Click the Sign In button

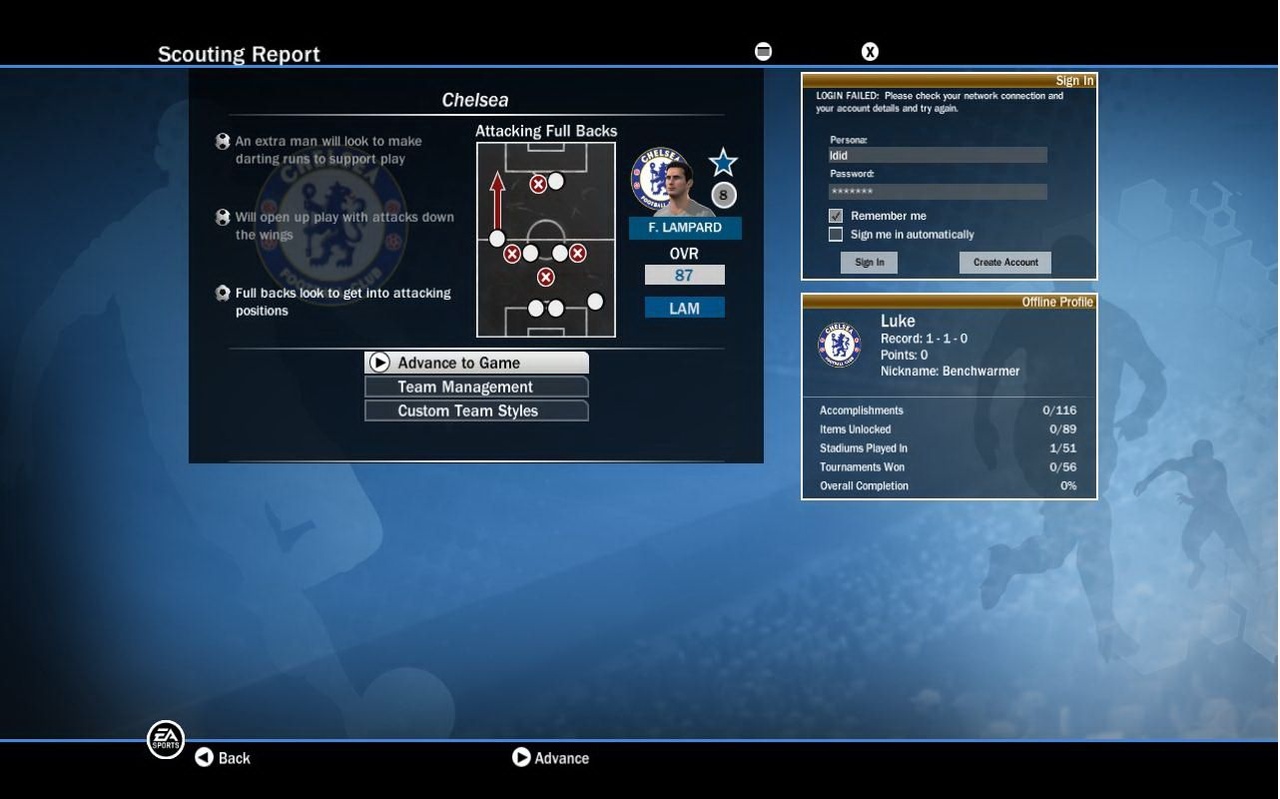pos(868,261)
